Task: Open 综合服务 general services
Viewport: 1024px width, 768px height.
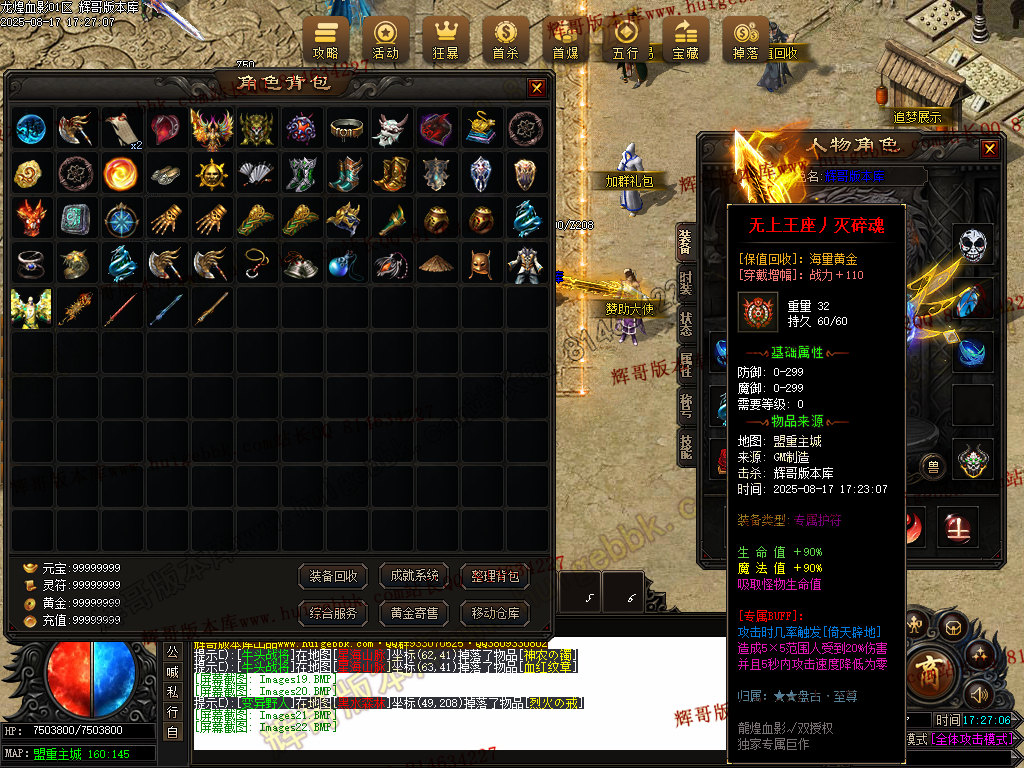Action: [x=334, y=613]
